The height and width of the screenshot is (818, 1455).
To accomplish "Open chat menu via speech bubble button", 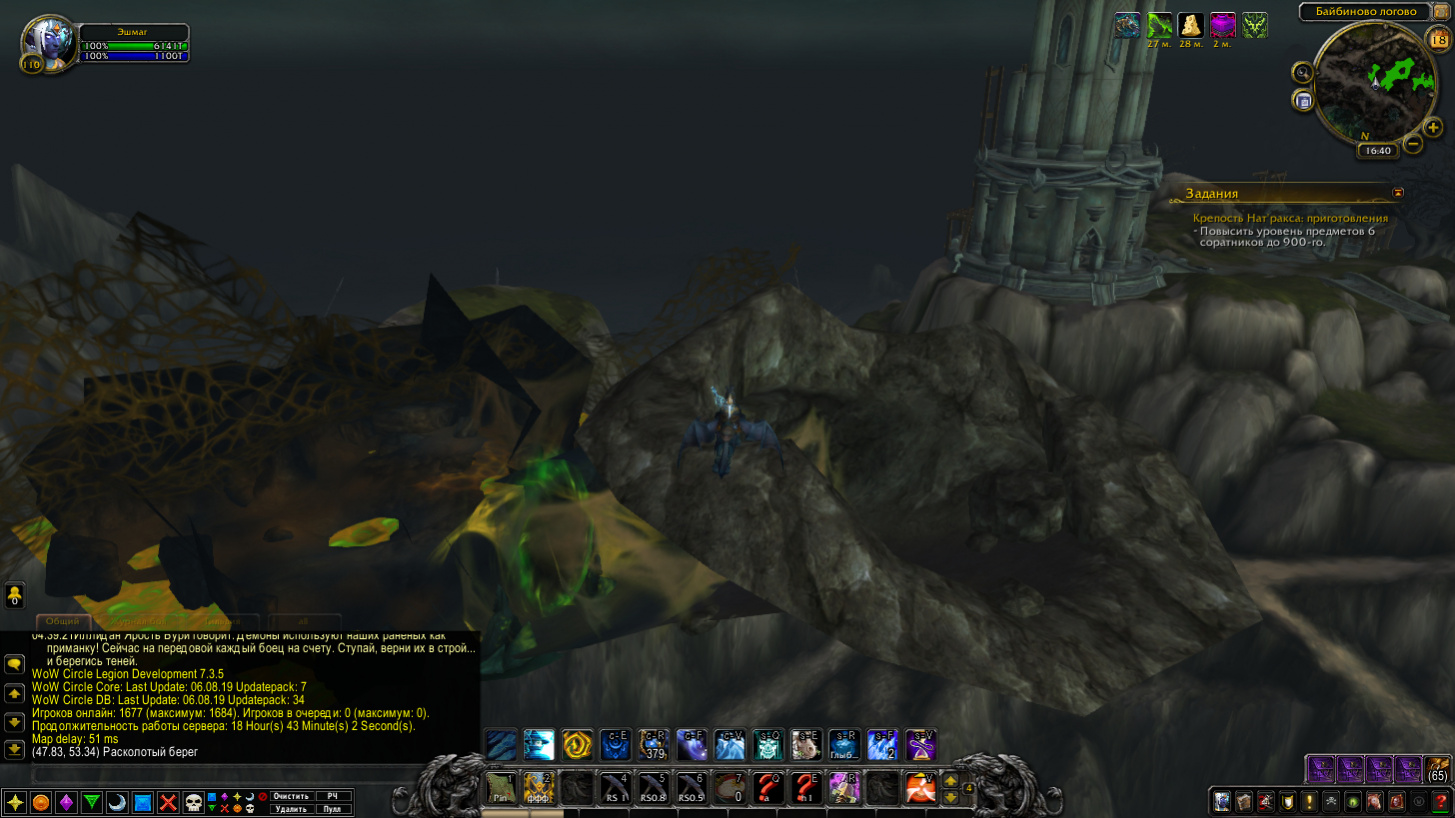I will (15, 663).
